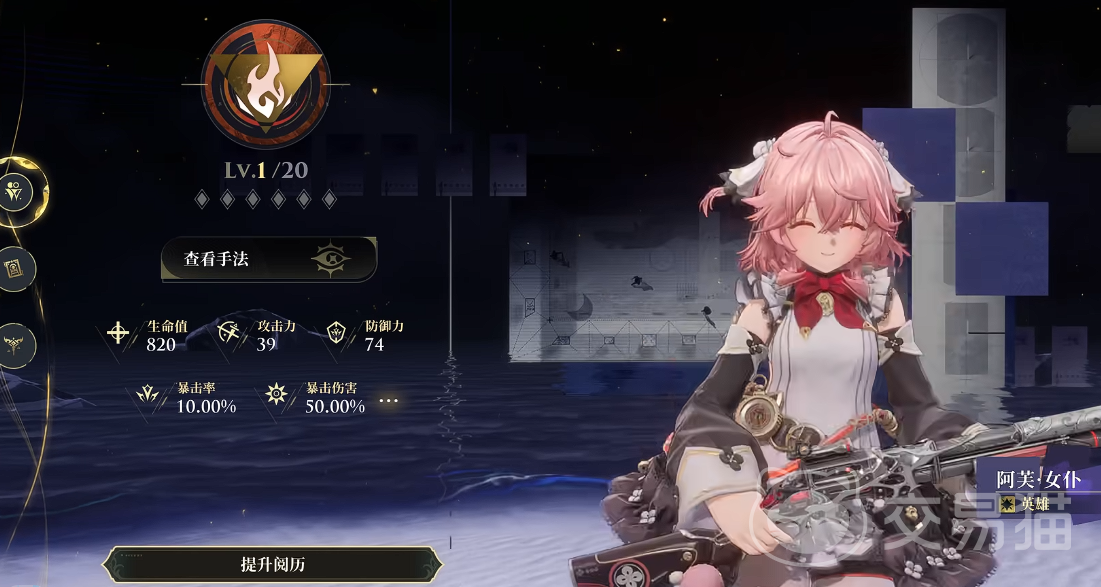The height and width of the screenshot is (587, 1101).
Task: Open the 查看手法 view button
Action: pyautogui.click(x=268, y=260)
